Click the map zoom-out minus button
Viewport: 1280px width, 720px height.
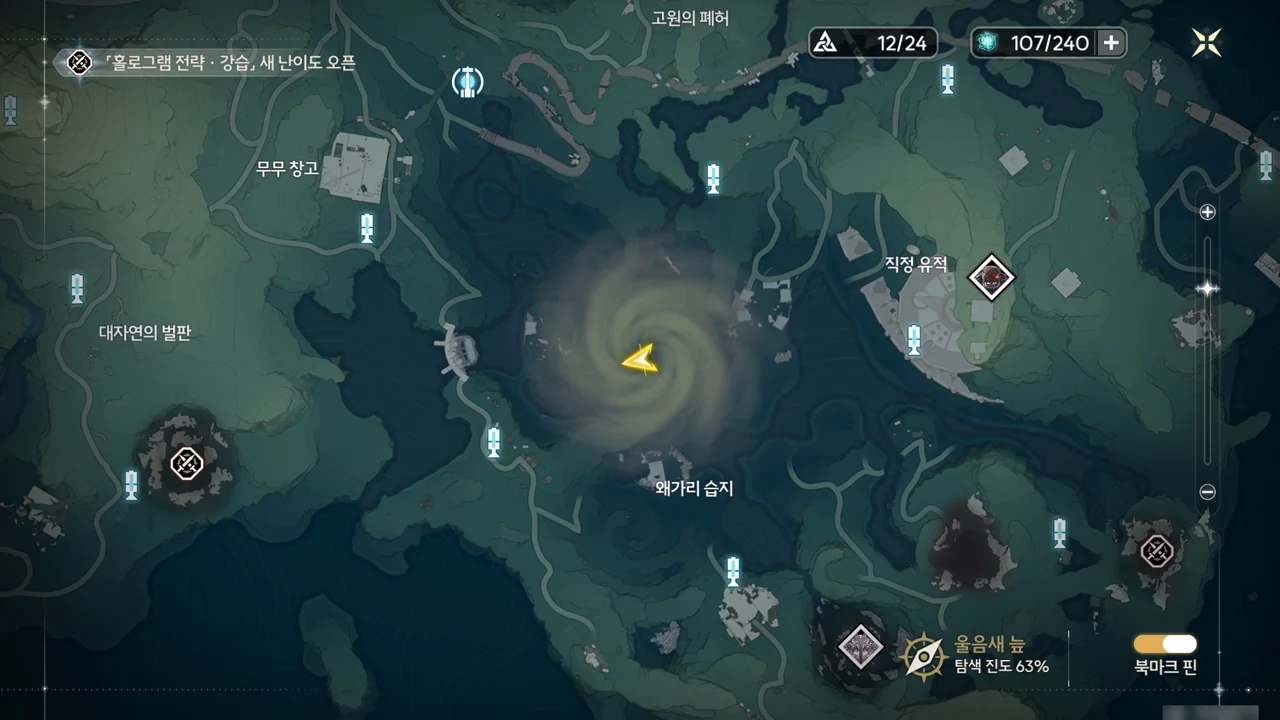(x=1207, y=492)
